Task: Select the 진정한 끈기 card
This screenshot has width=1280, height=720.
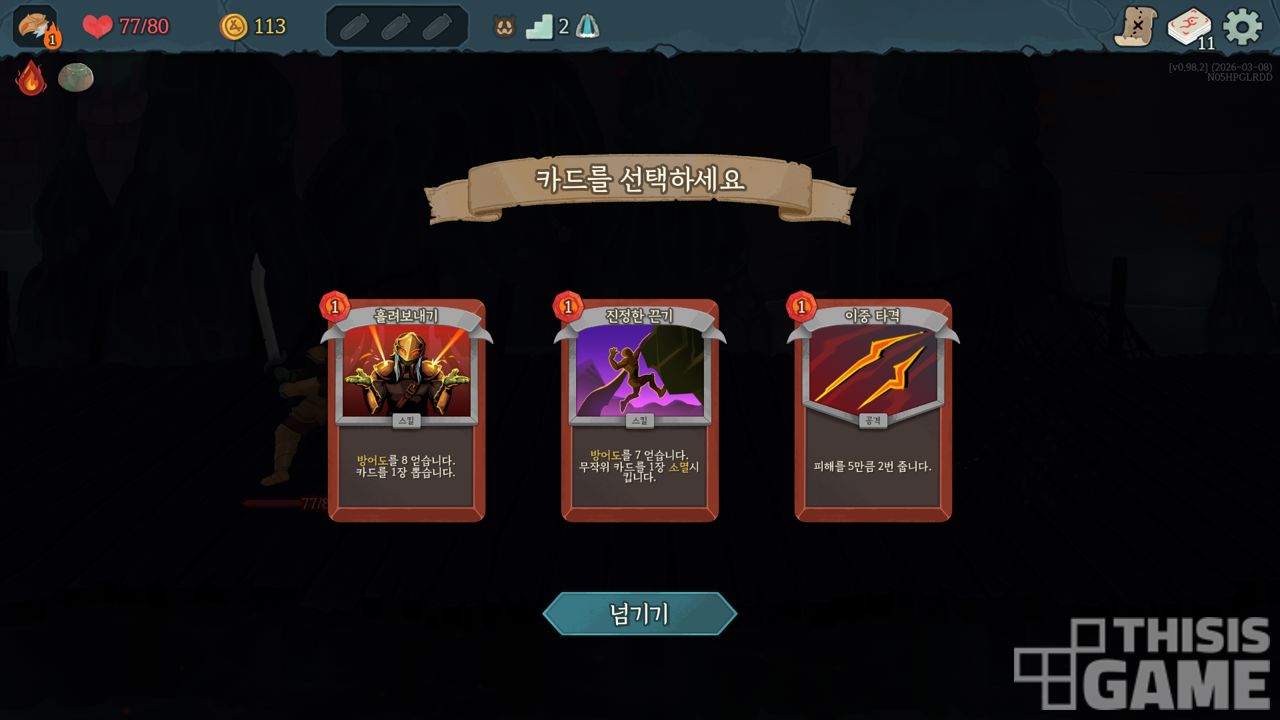Action: pyautogui.click(x=640, y=410)
